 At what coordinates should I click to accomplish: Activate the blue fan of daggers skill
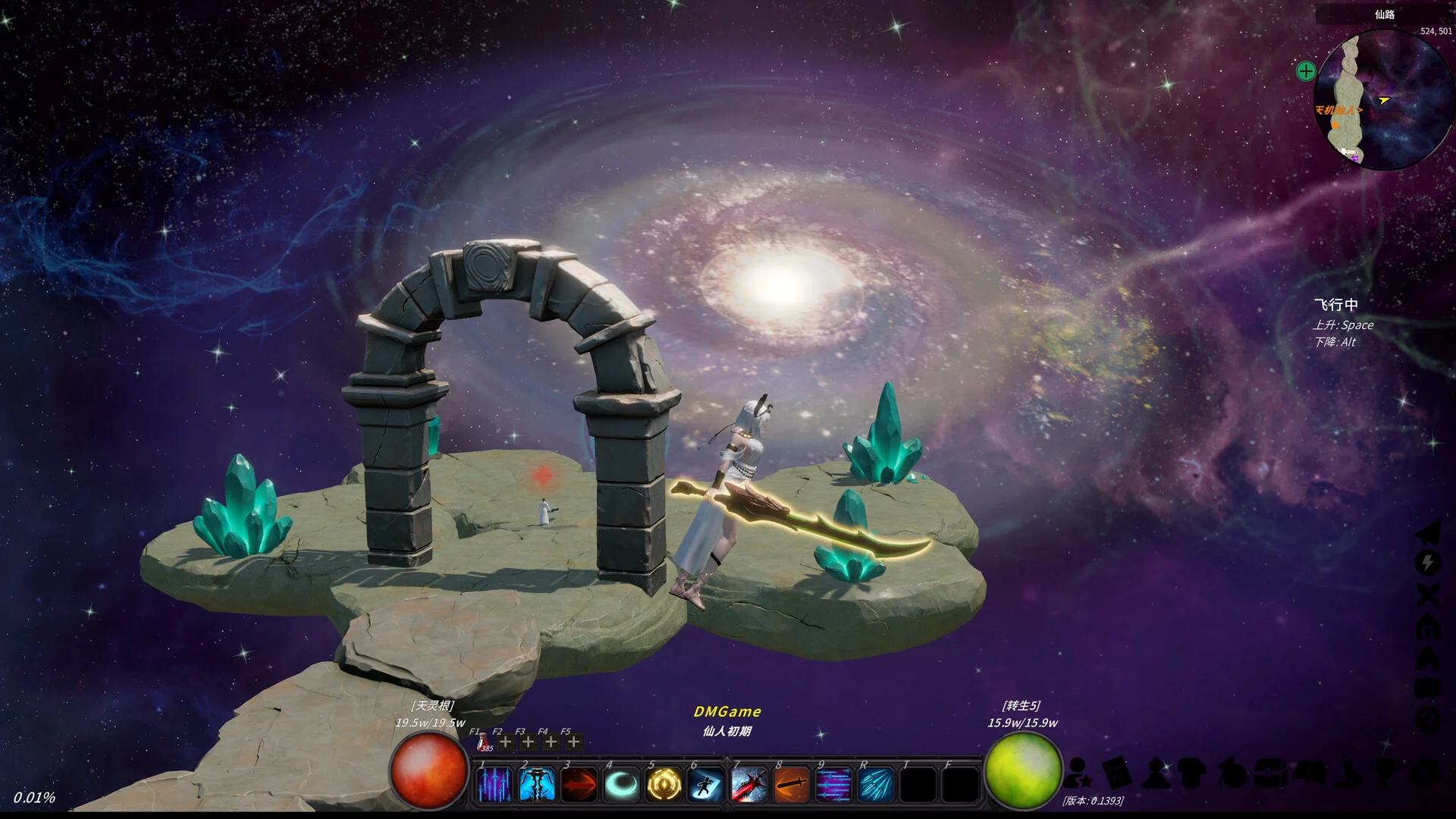click(876, 784)
